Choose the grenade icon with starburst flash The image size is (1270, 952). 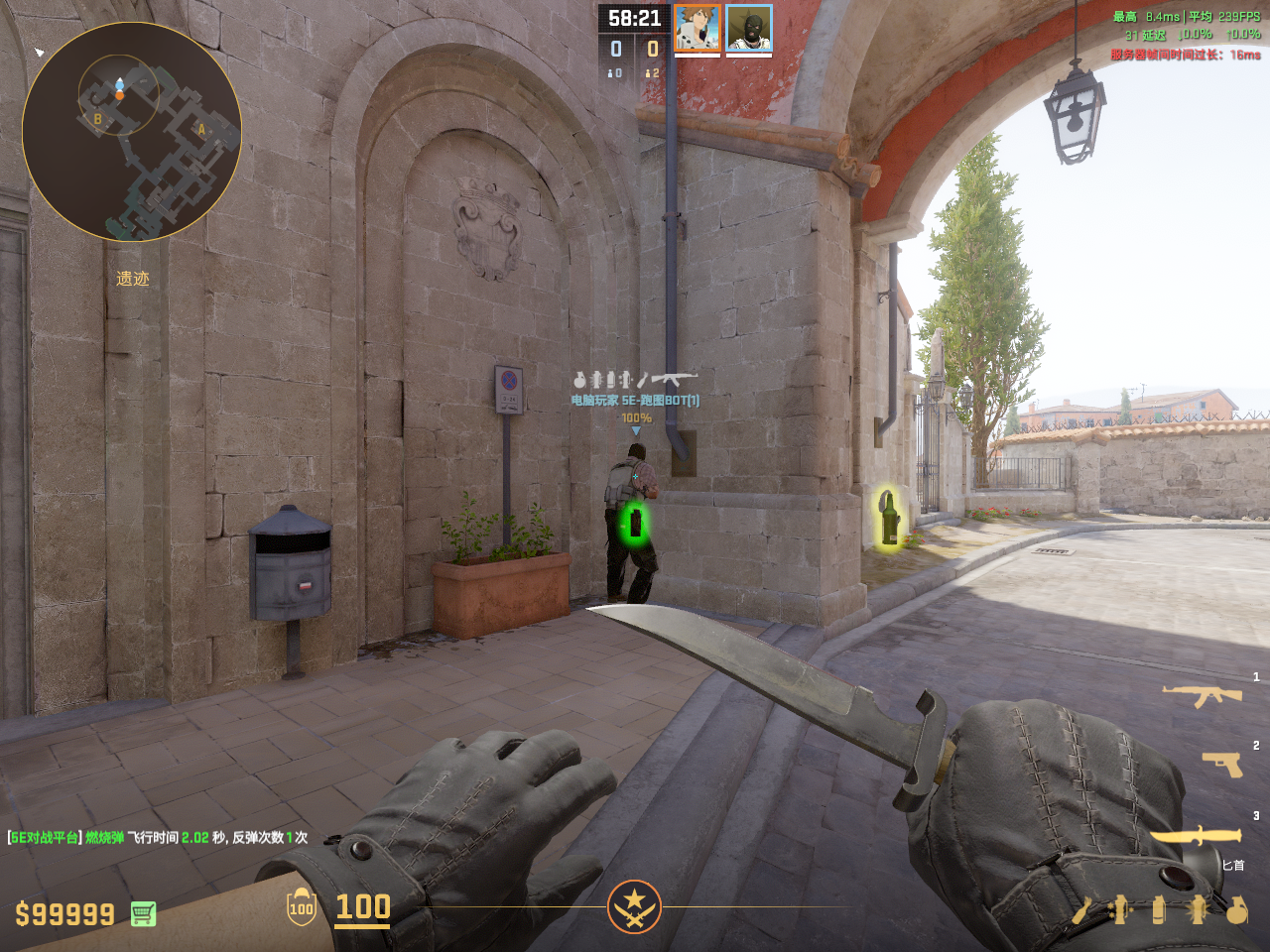(1198, 909)
